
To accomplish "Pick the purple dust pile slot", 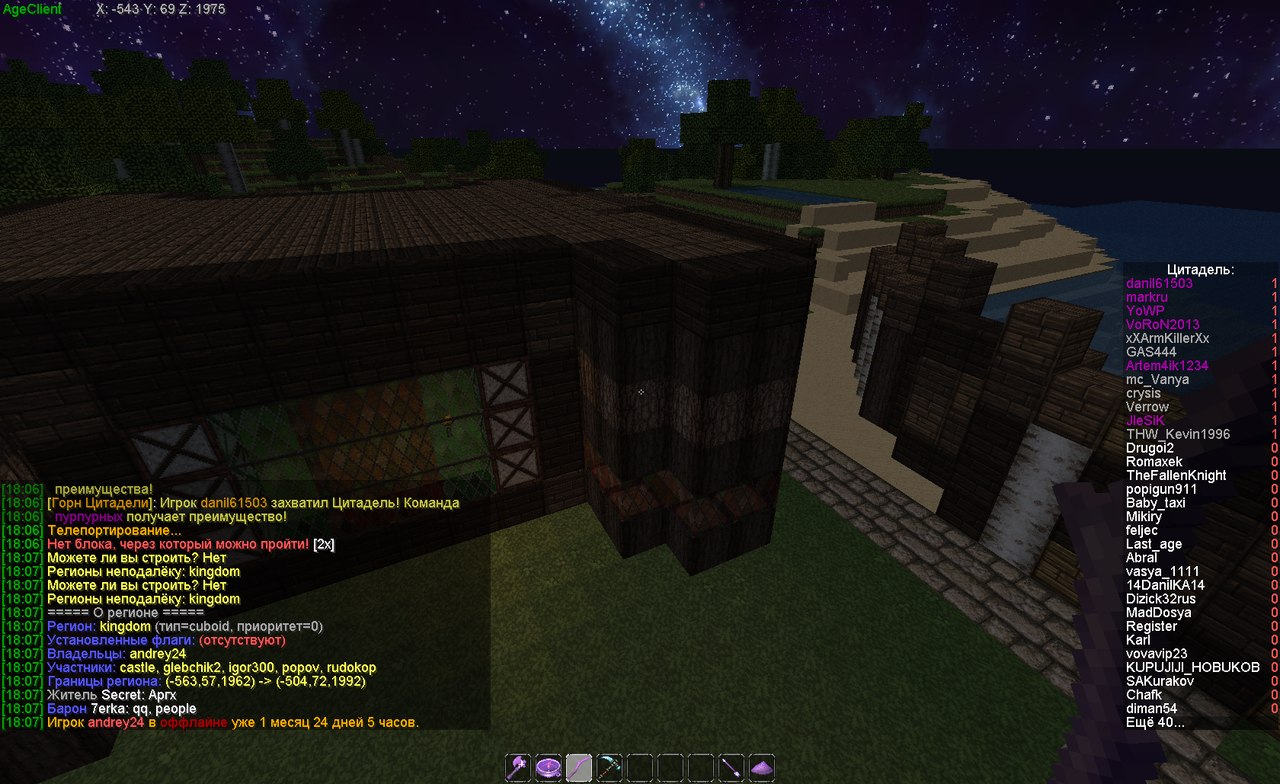I will (762, 767).
